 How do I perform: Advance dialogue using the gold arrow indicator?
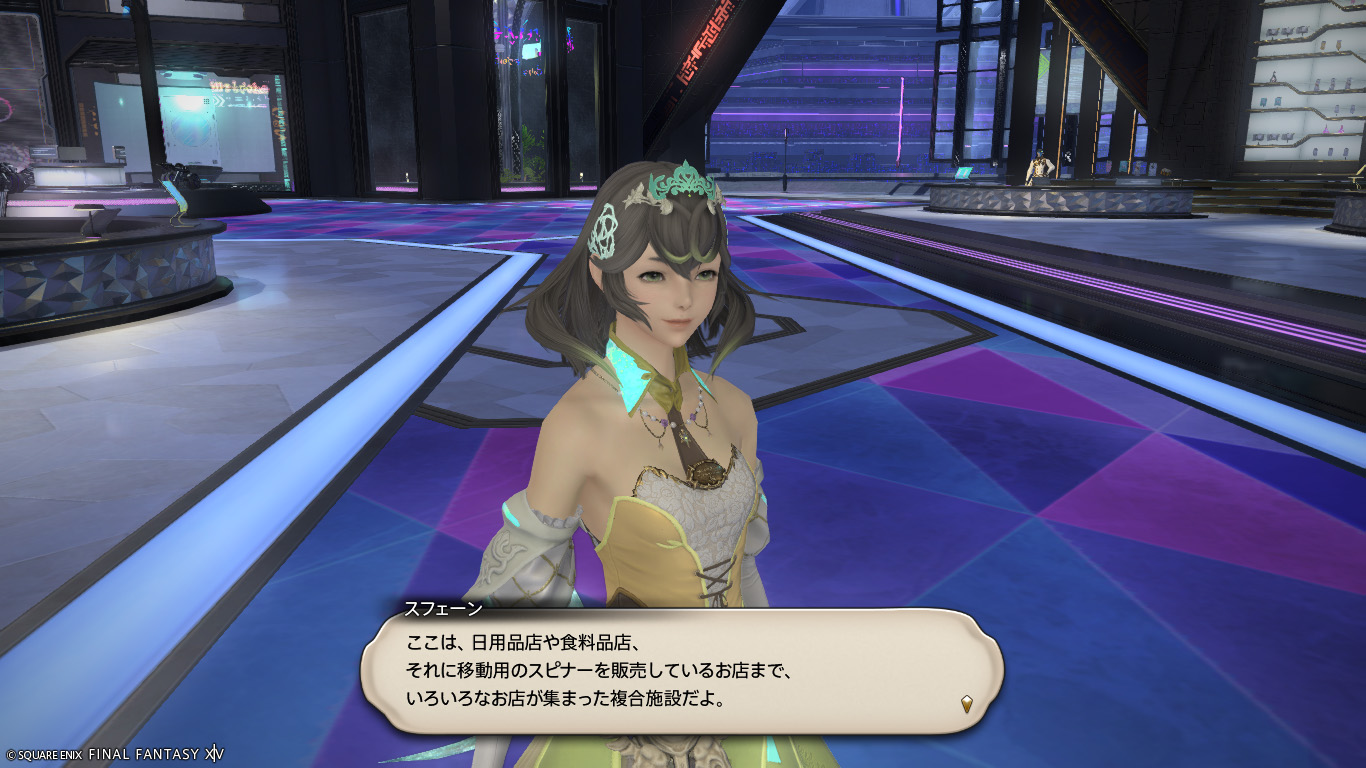tap(967, 703)
